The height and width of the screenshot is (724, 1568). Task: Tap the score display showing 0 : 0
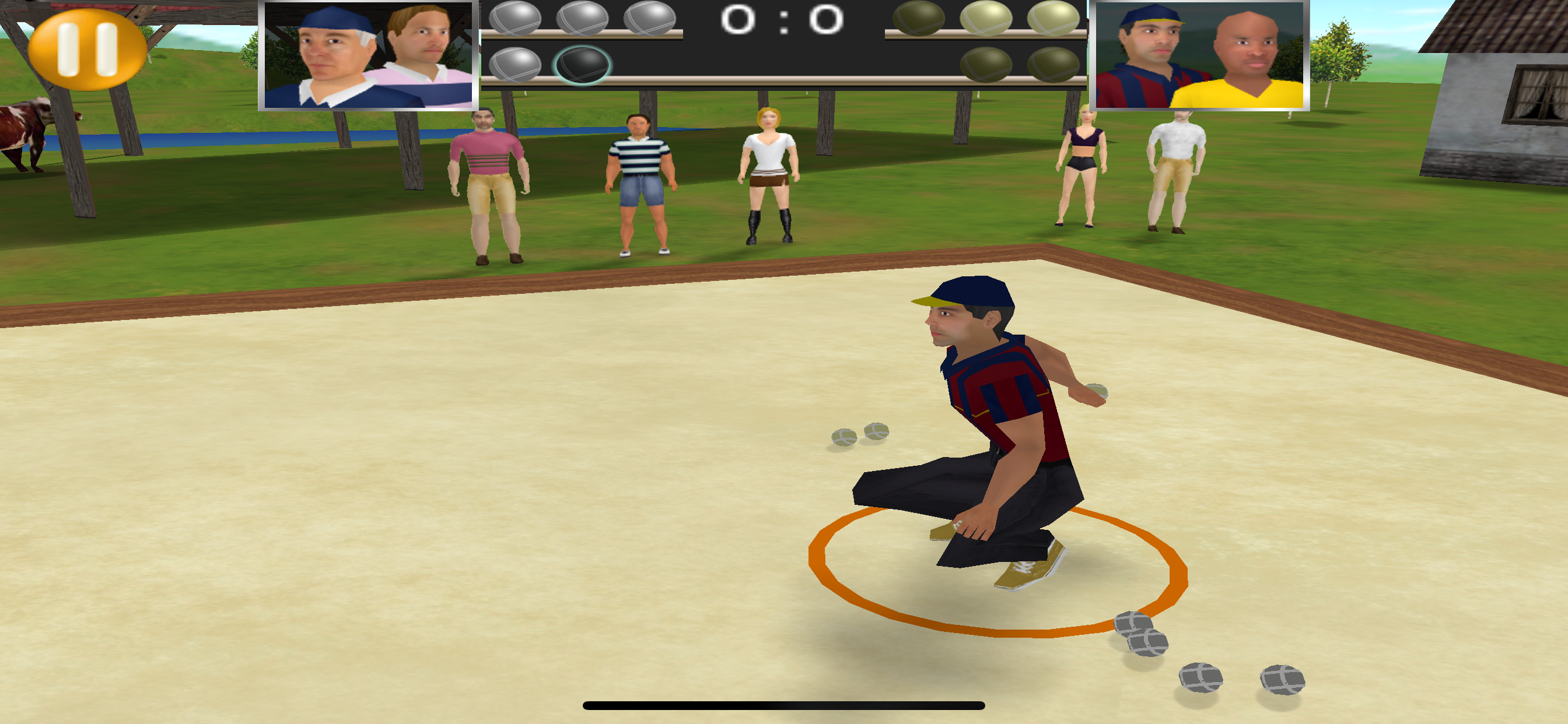(781, 22)
